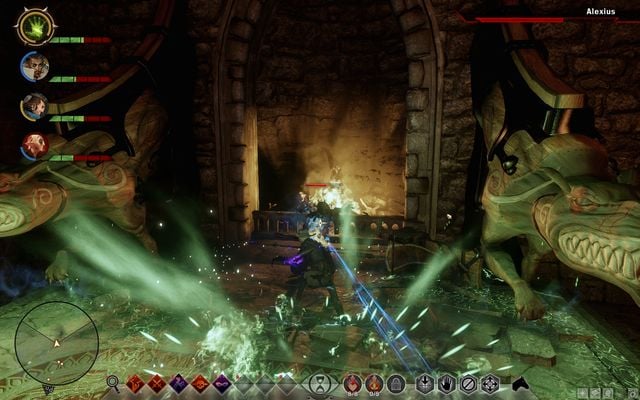
Task: Select the white-haired companion portrait
Action: tap(33, 67)
